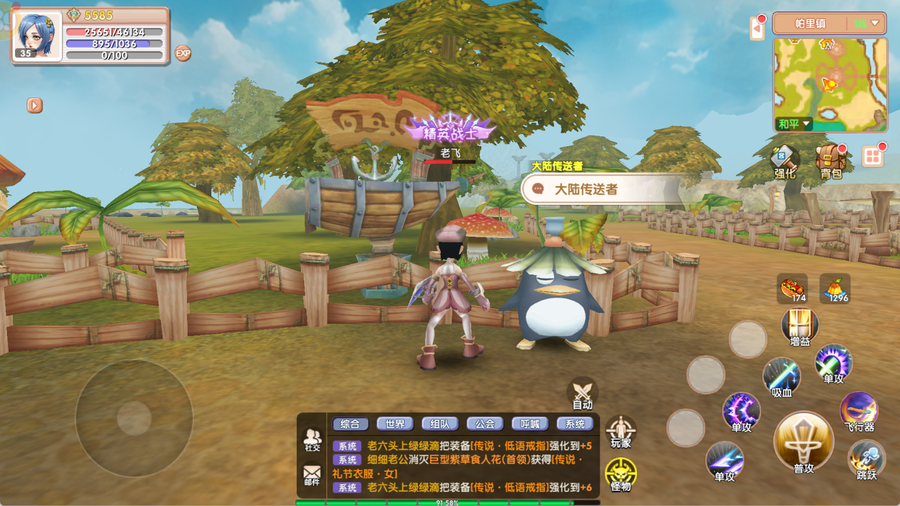The width and height of the screenshot is (900, 506).
Task: Activate the 飞行器 aircraft button
Action: [x=858, y=410]
